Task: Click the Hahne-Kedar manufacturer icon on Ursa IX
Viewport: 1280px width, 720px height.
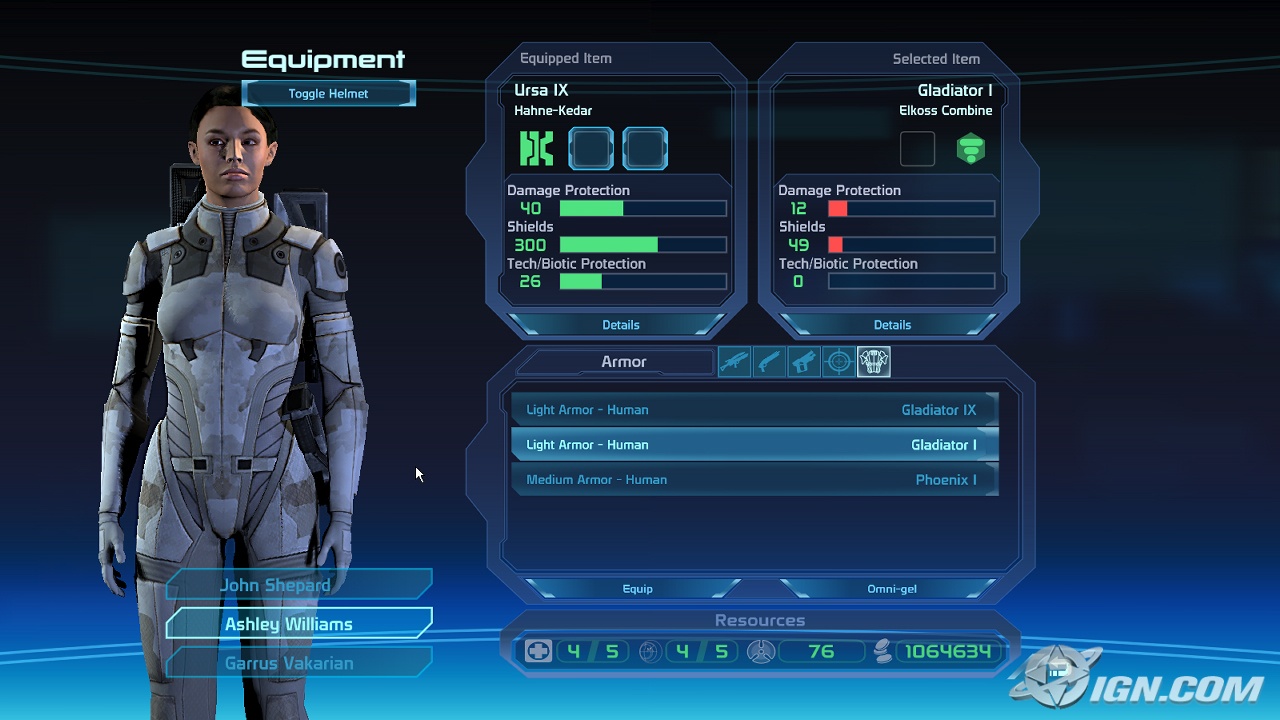Action: click(535, 148)
